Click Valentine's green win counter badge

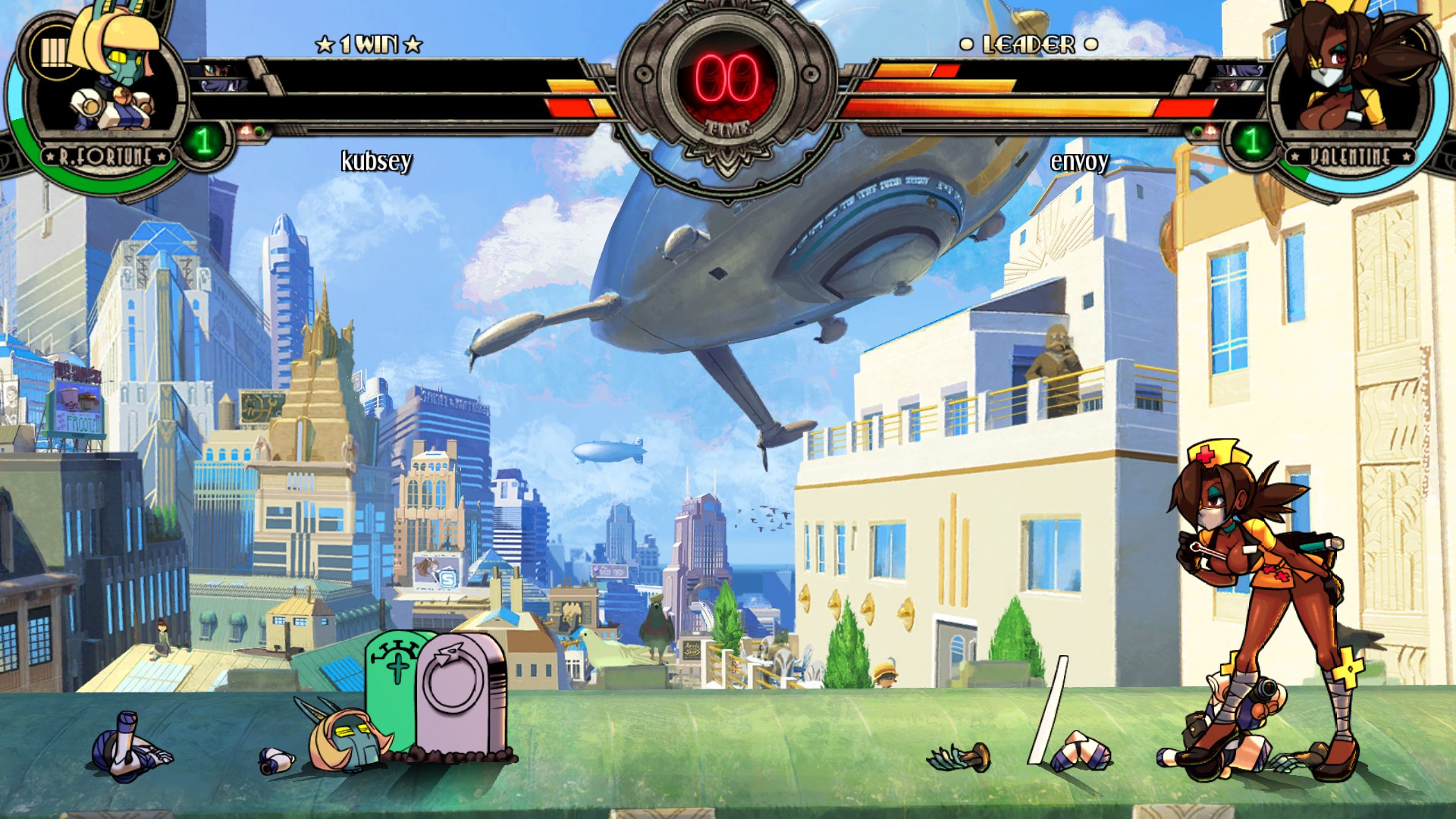[x=1253, y=139]
